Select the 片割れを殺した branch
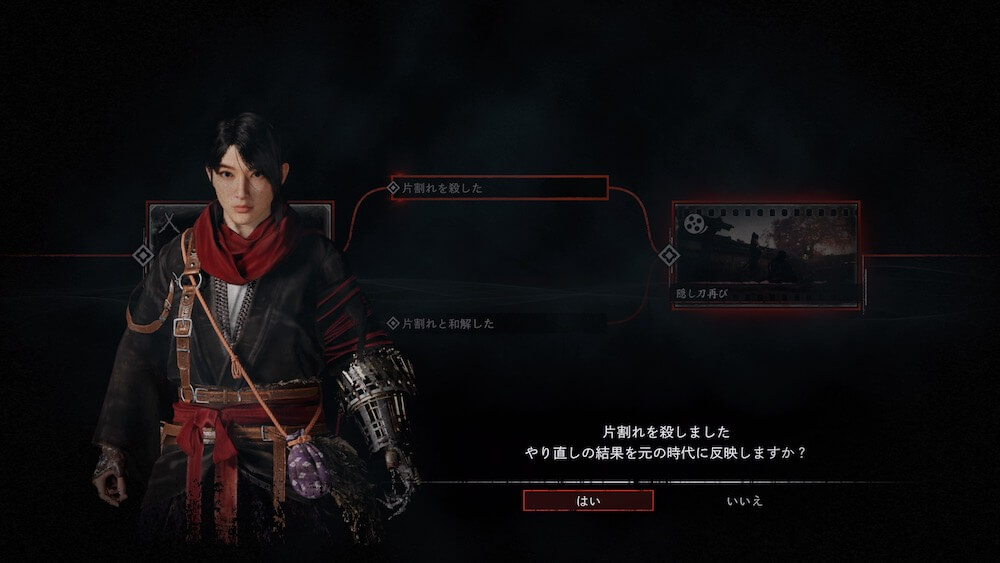 (x=498, y=187)
